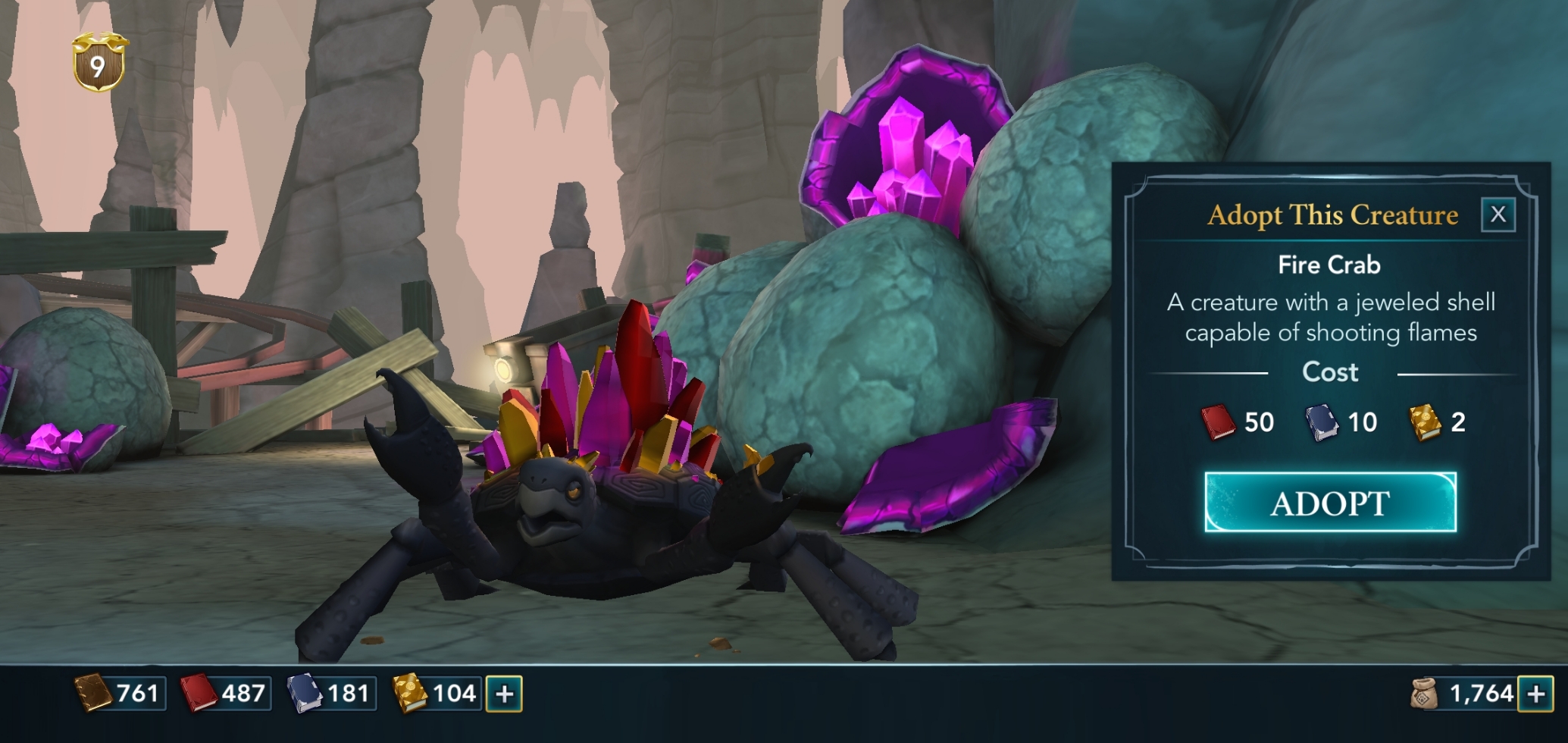The image size is (1568, 743).
Task: Buy more coins using the plus button
Action: point(1535,694)
